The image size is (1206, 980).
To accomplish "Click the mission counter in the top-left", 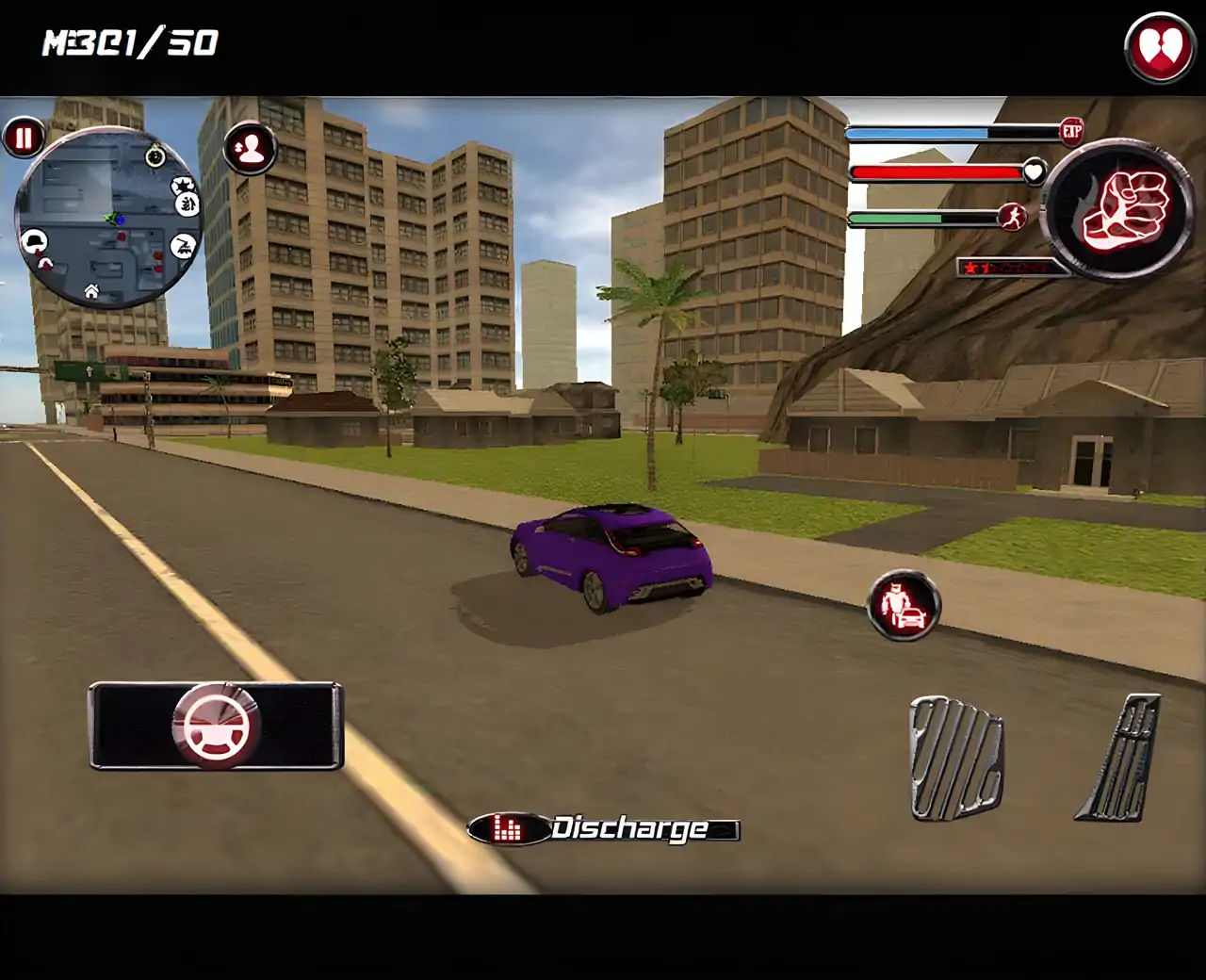I will [127, 41].
